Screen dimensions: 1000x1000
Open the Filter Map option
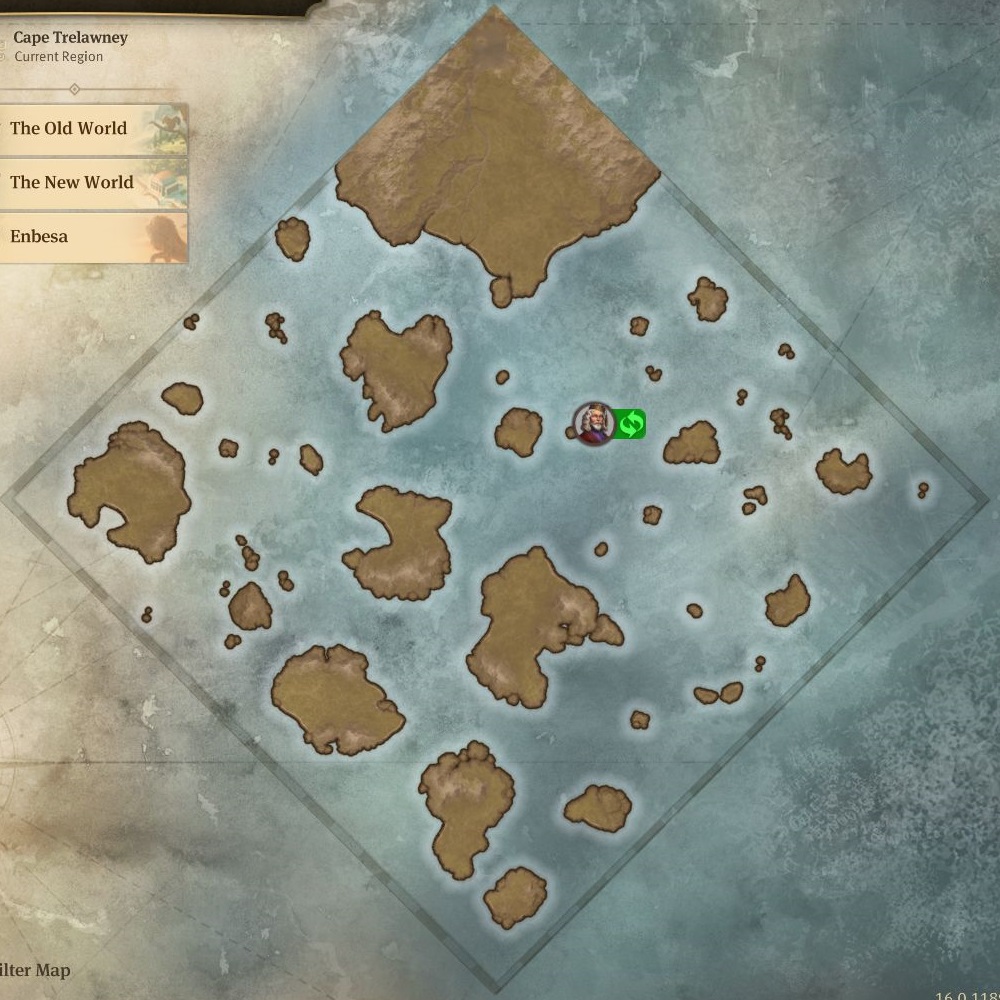coord(36,970)
